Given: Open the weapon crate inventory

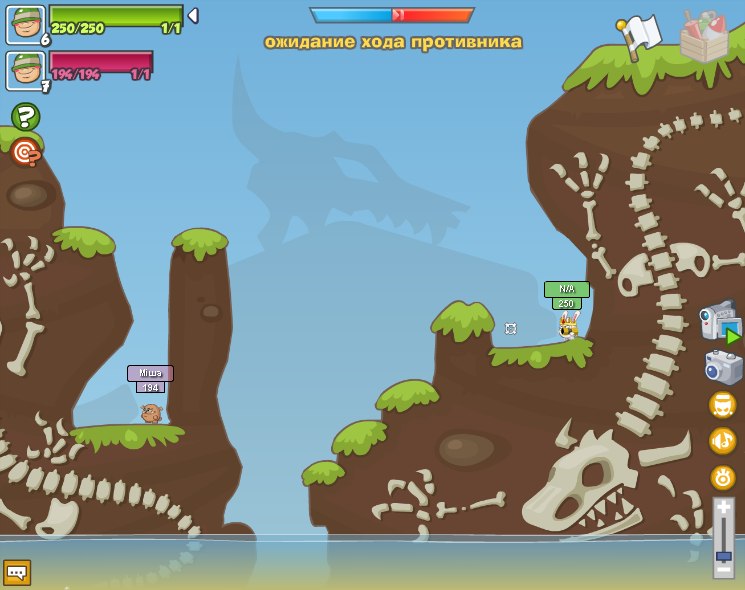Looking at the screenshot, I should (x=704, y=38).
